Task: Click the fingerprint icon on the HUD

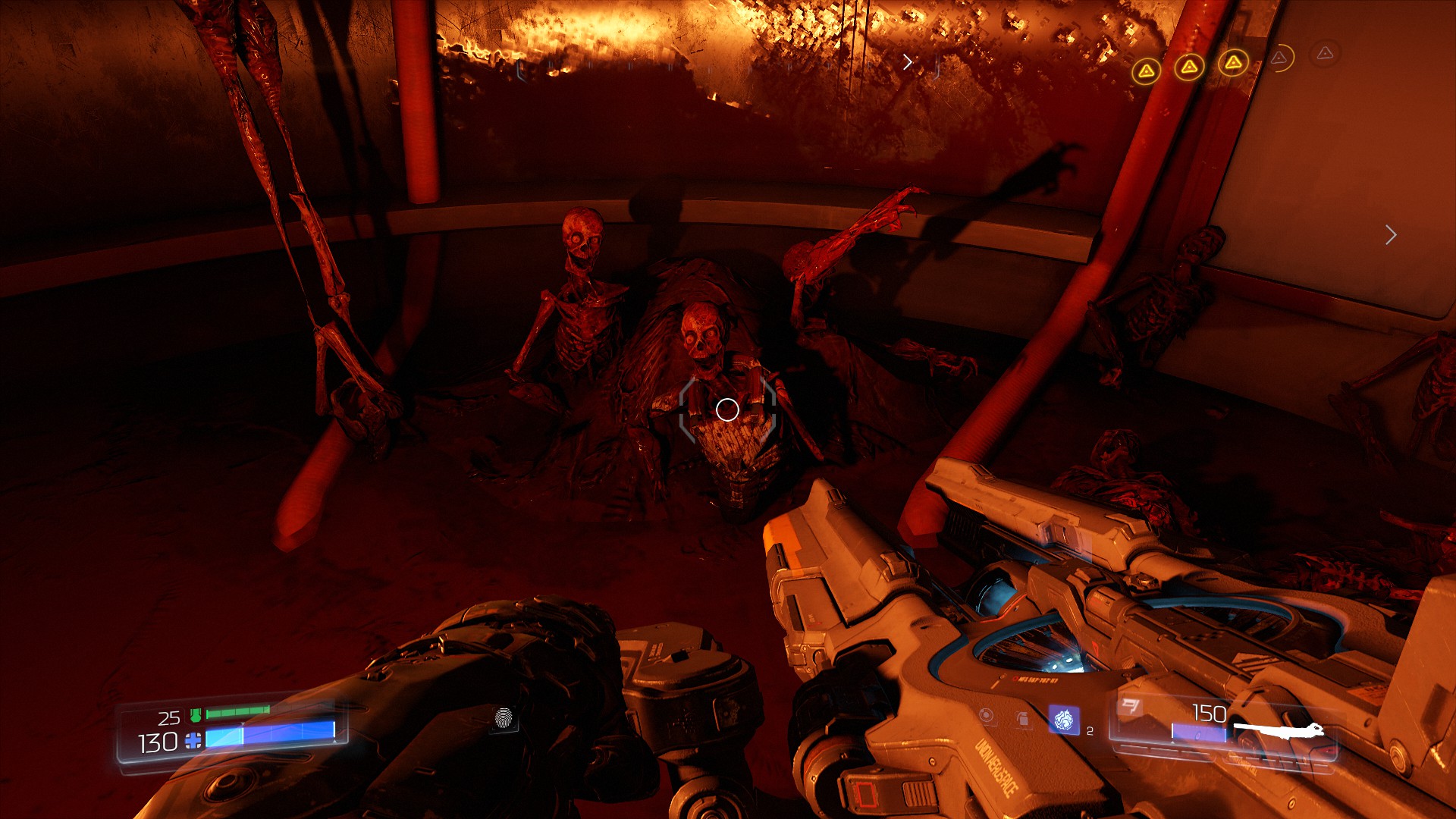Action: click(504, 717)
